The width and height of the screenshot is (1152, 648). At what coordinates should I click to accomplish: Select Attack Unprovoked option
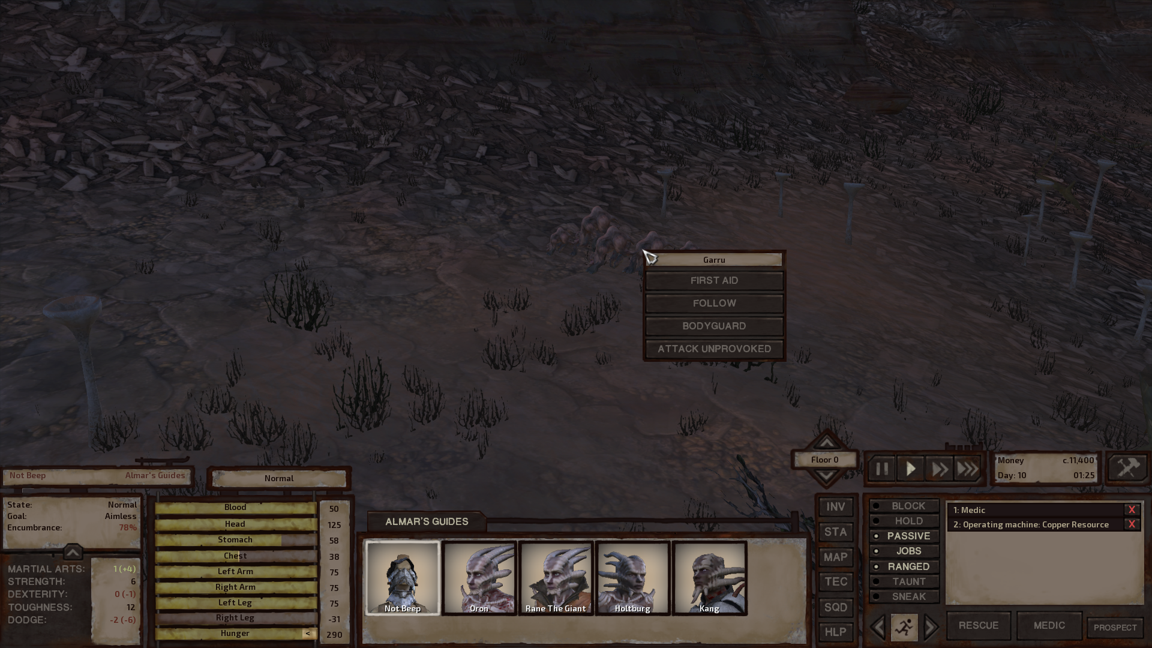tap(714, 349)
